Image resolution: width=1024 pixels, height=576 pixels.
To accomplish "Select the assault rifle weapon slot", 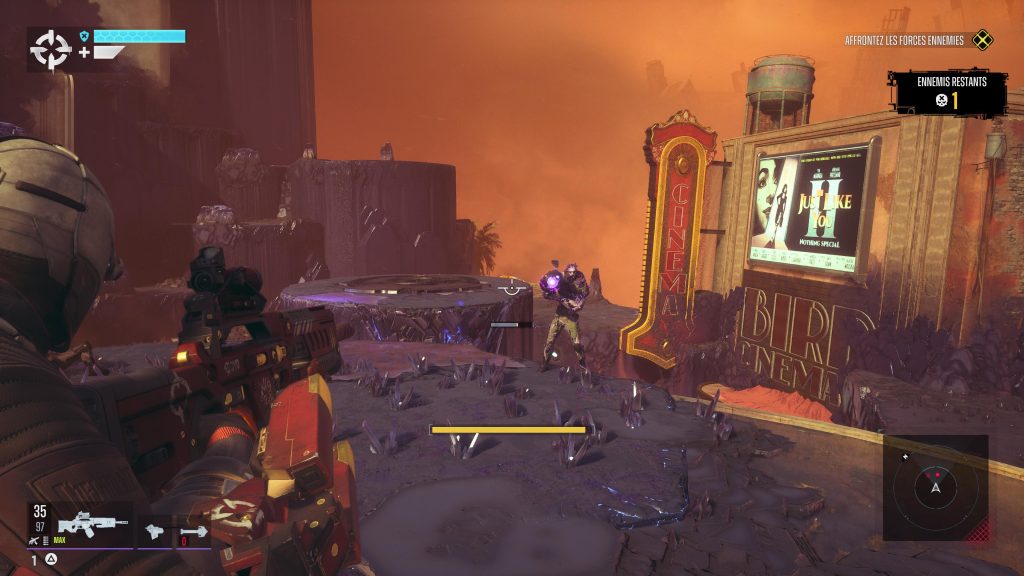I will coord(92,523).
